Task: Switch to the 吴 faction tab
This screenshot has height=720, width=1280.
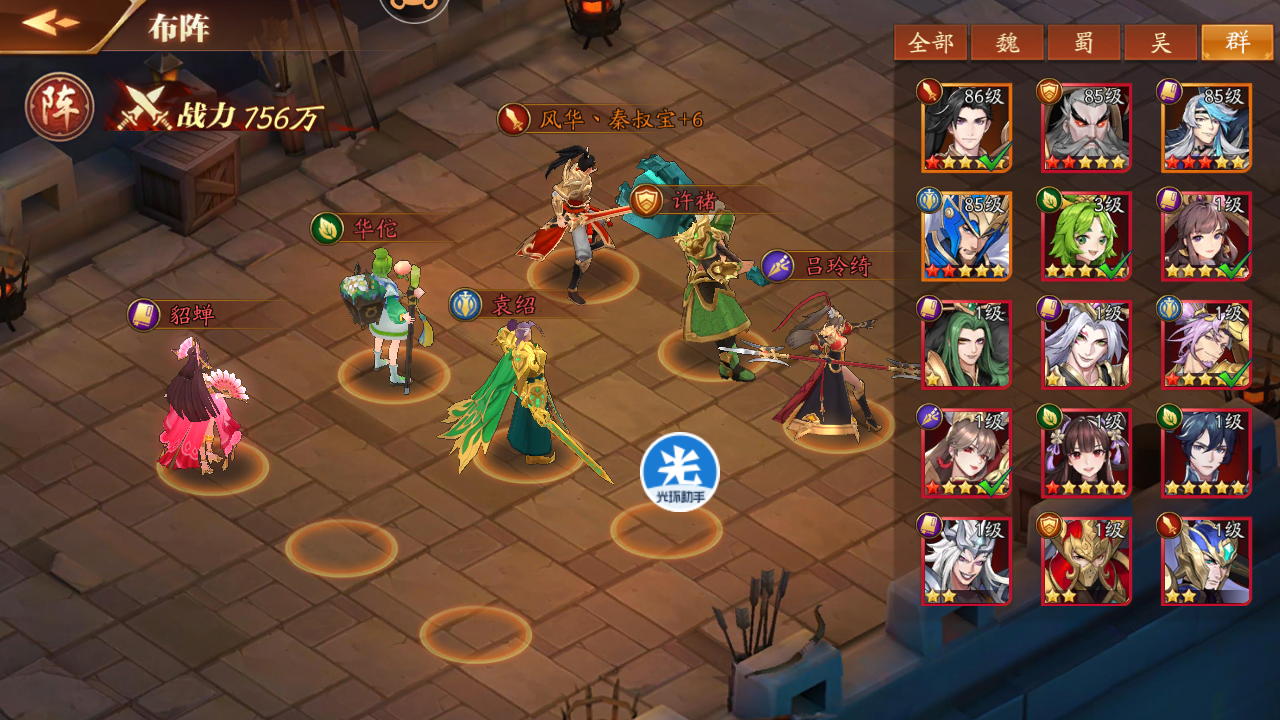Action: click(1160, 43)
